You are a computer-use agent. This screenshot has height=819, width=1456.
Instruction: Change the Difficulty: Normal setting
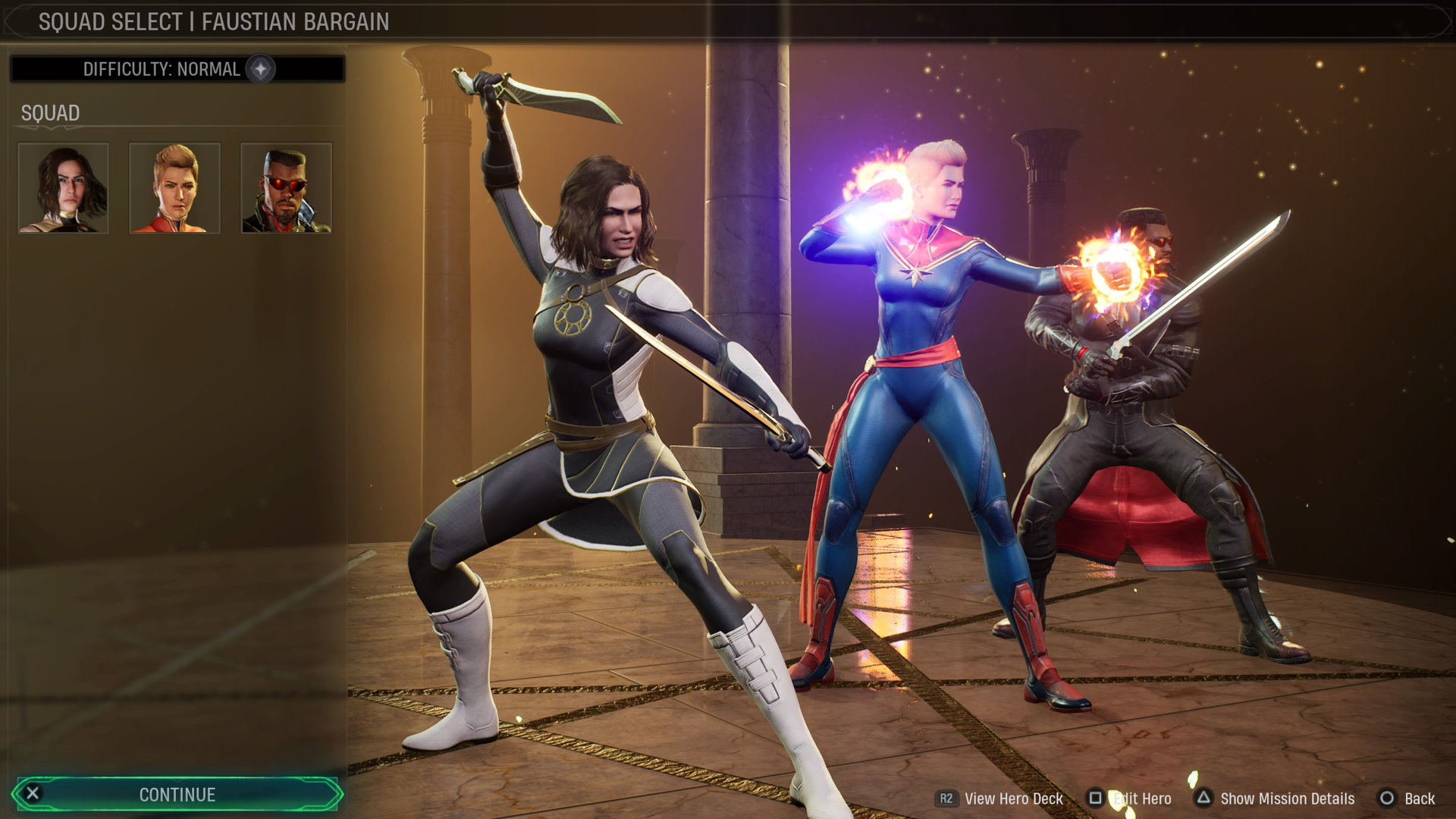[x=177, y=69]
